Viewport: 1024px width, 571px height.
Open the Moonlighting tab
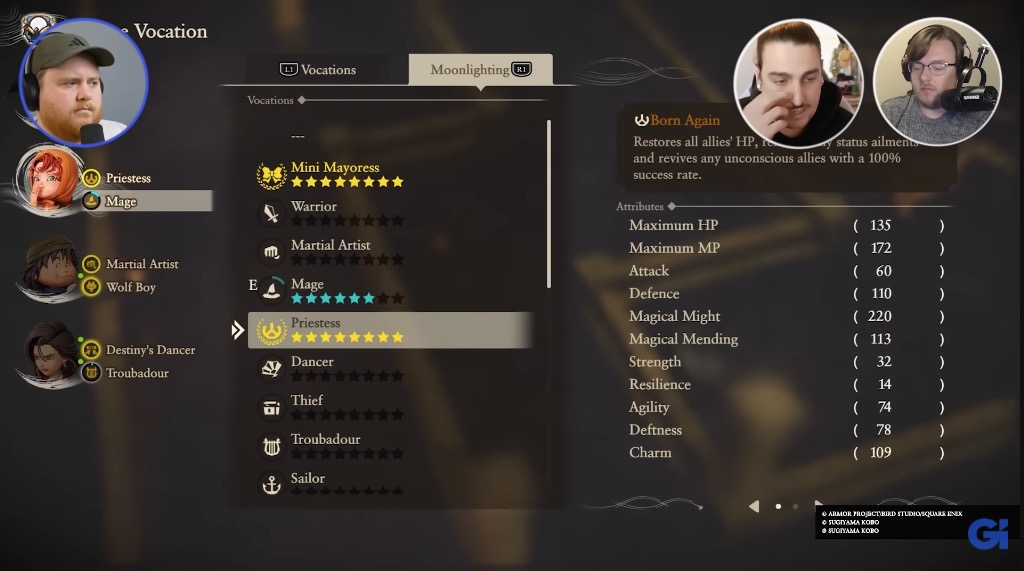pos(480,69)
